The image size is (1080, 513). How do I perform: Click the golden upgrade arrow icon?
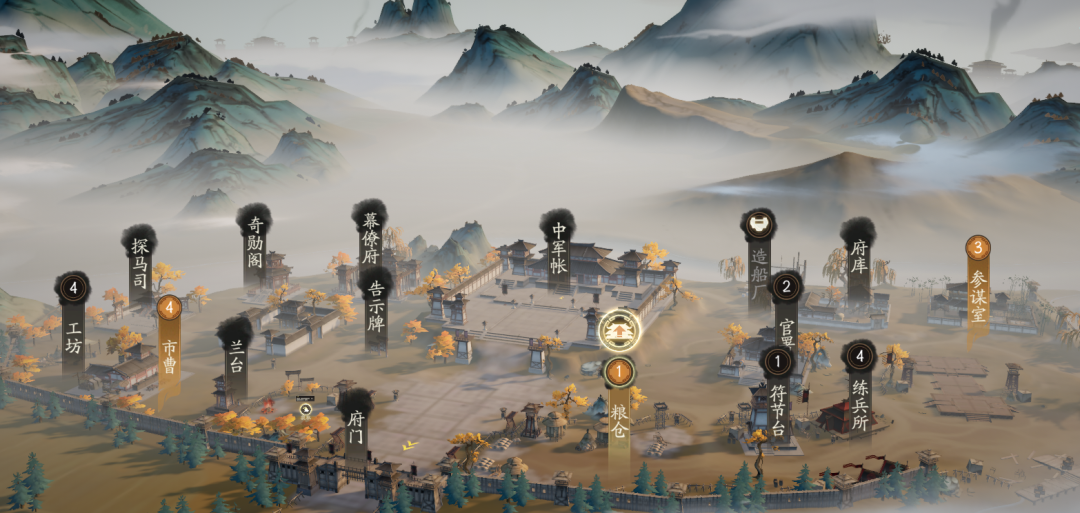click(x=618, y=327)
